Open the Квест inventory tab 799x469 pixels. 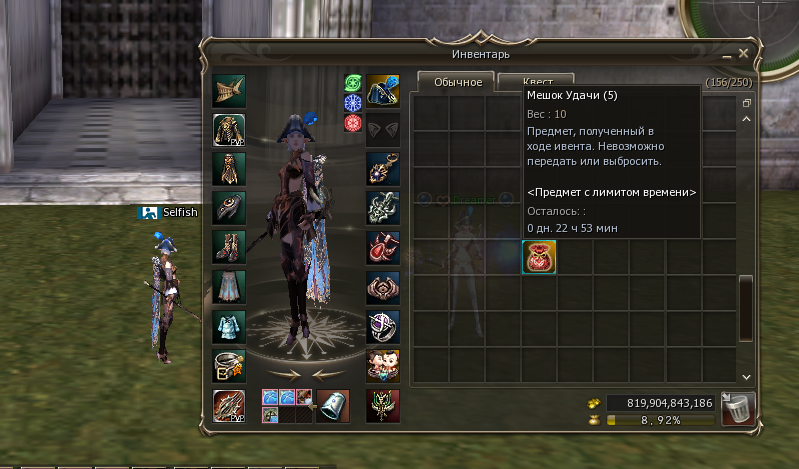(536, 82)
